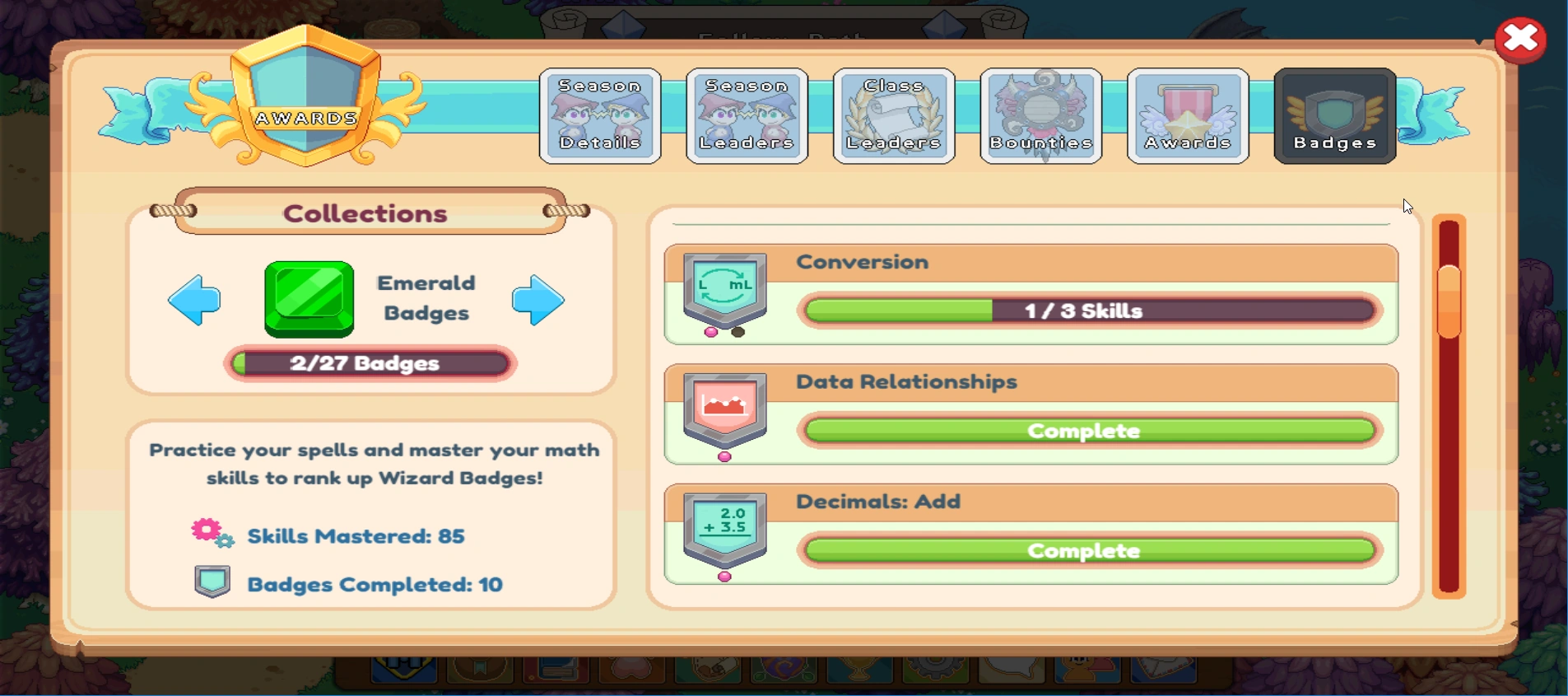Image resolution: width=1568 pixels, height=696 pixels.
Task: Open the settings gear in the bottom toolbar
Action: point(930,680)
